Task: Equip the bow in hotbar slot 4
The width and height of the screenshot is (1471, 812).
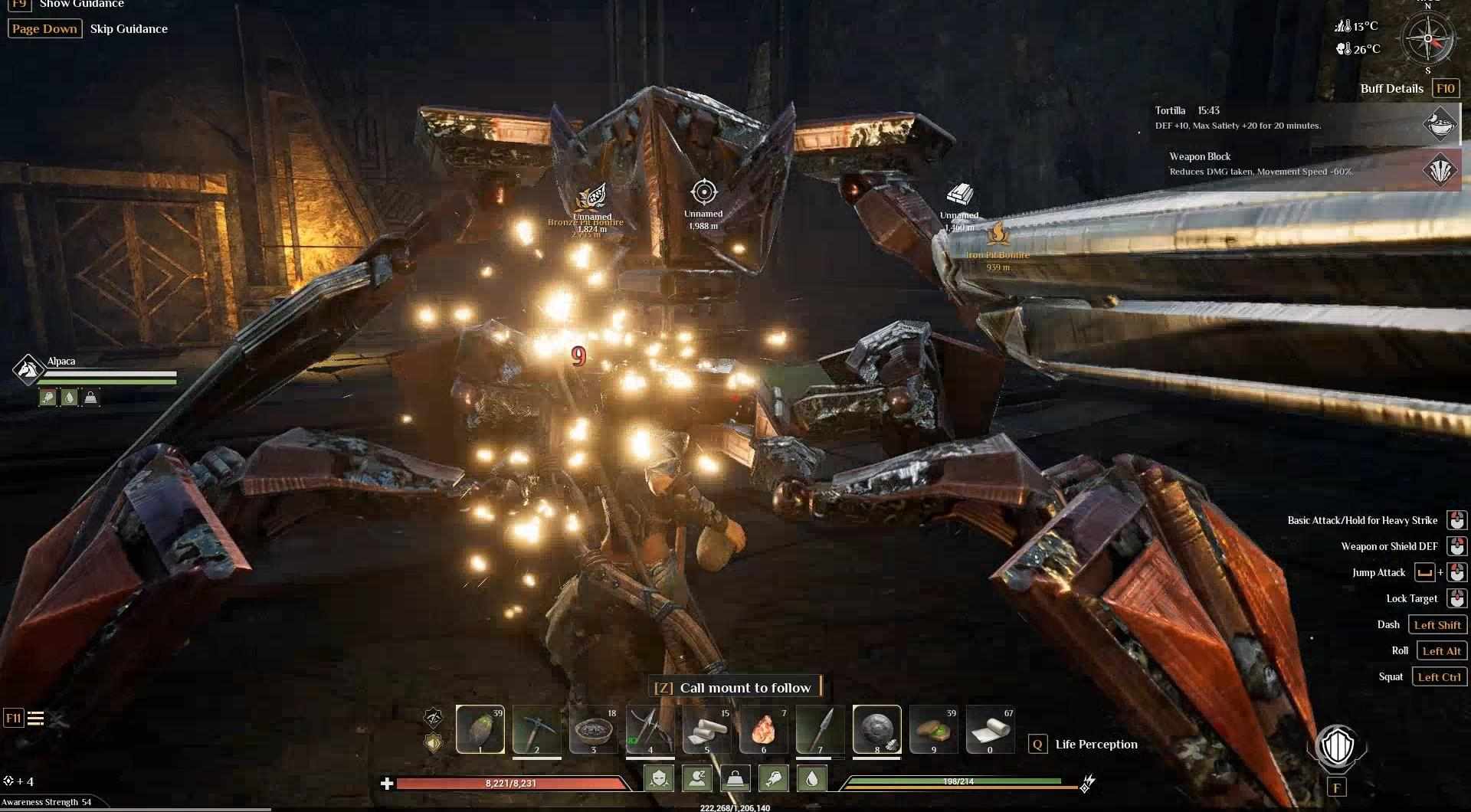Action: pyautogui.click(x=650, y=729)
